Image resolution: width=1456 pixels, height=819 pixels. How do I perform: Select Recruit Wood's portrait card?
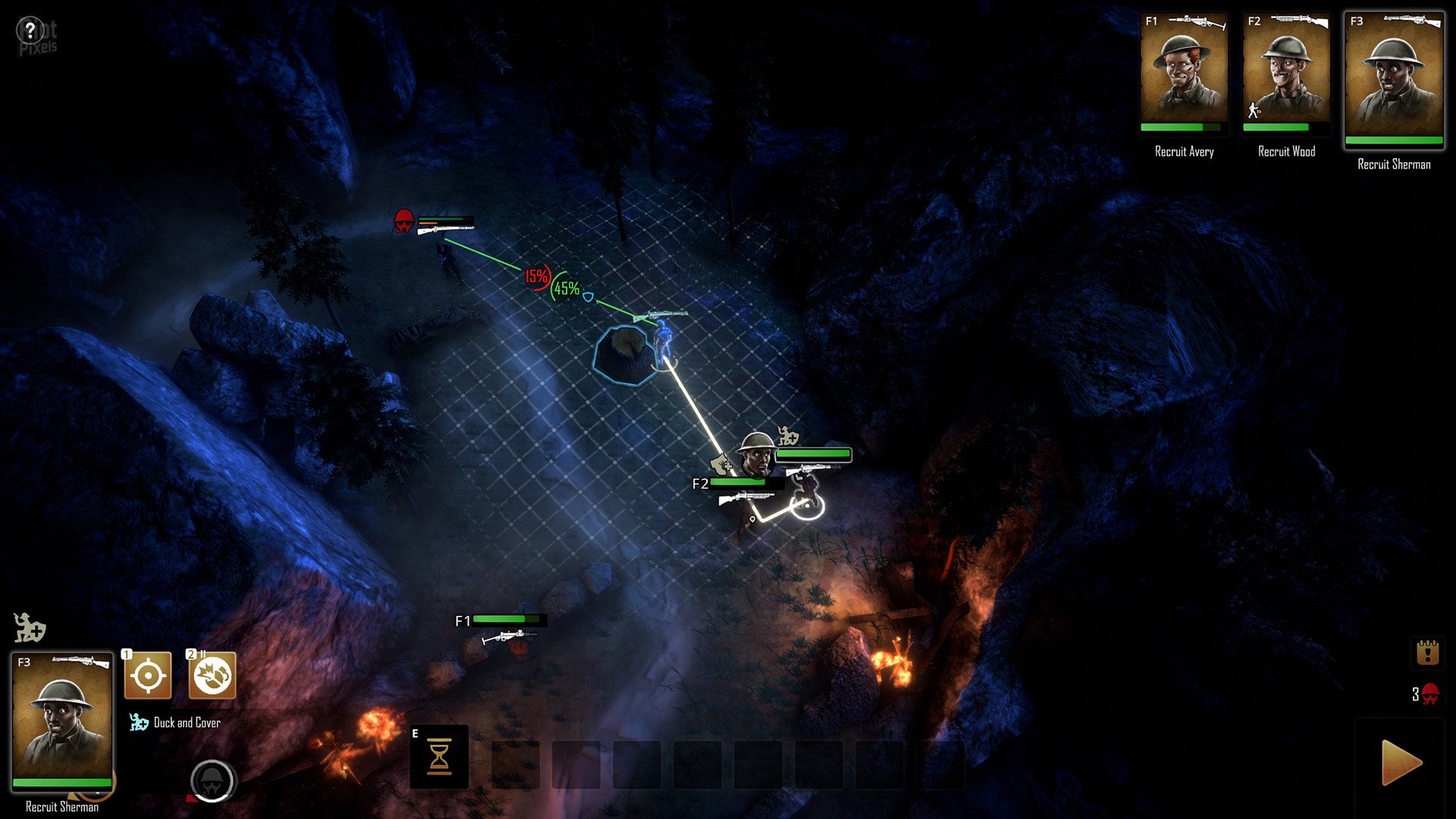point(1286,74)
